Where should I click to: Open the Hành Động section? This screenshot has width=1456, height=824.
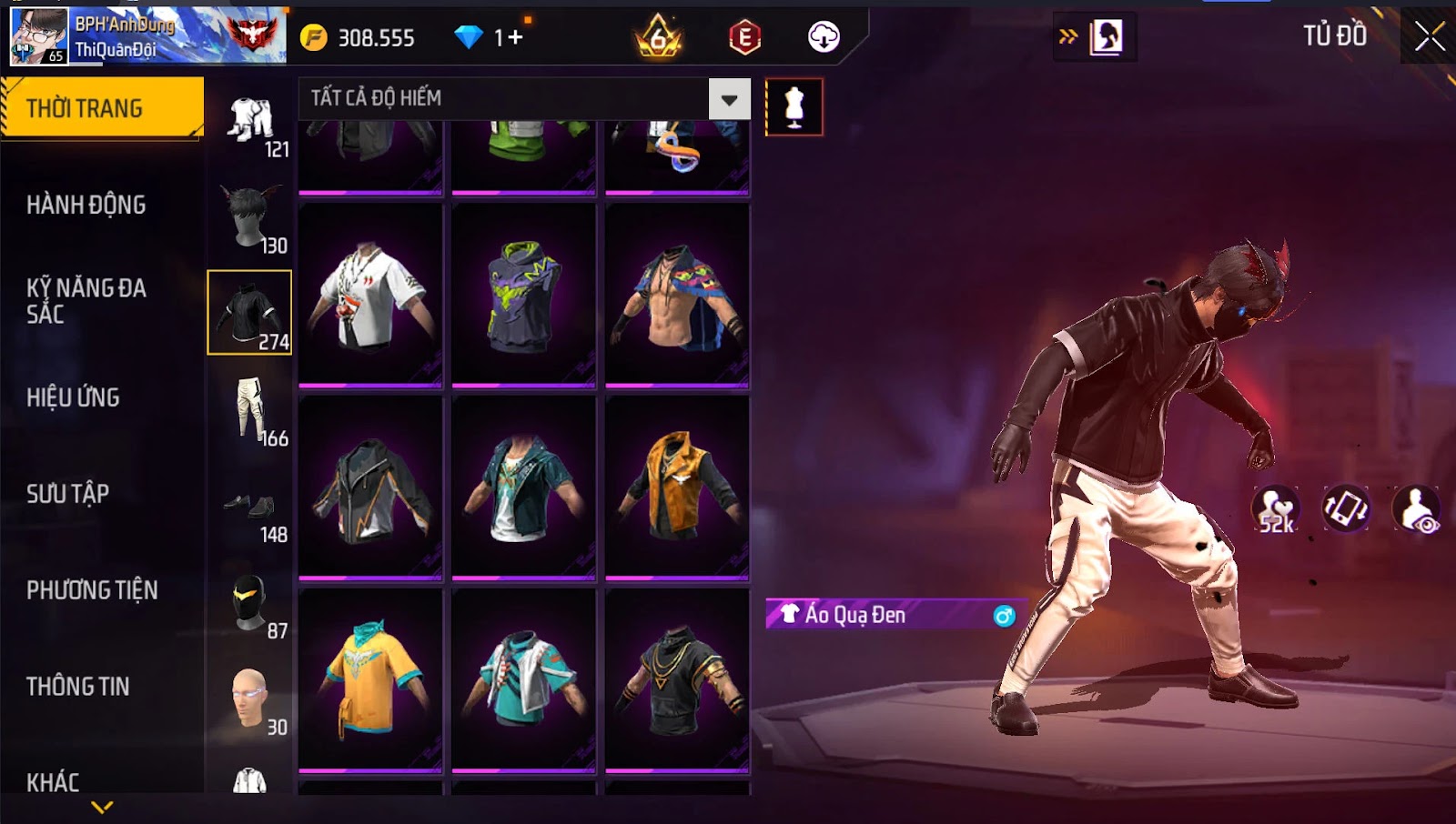coord(86,205)
